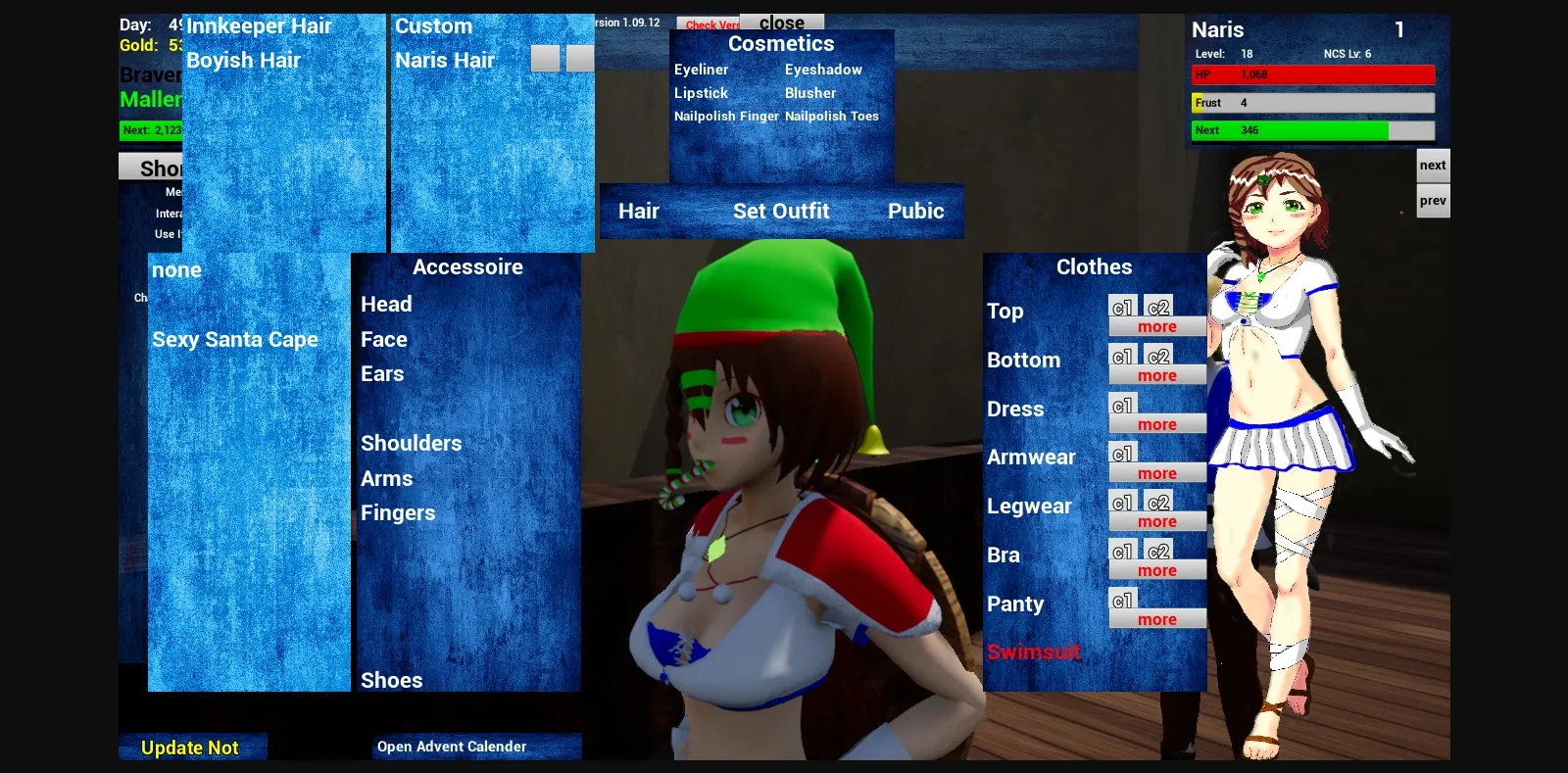Expand more options for Panty
The height and width of the screenshot is (773, 1568).
[x=1156, y=619]
